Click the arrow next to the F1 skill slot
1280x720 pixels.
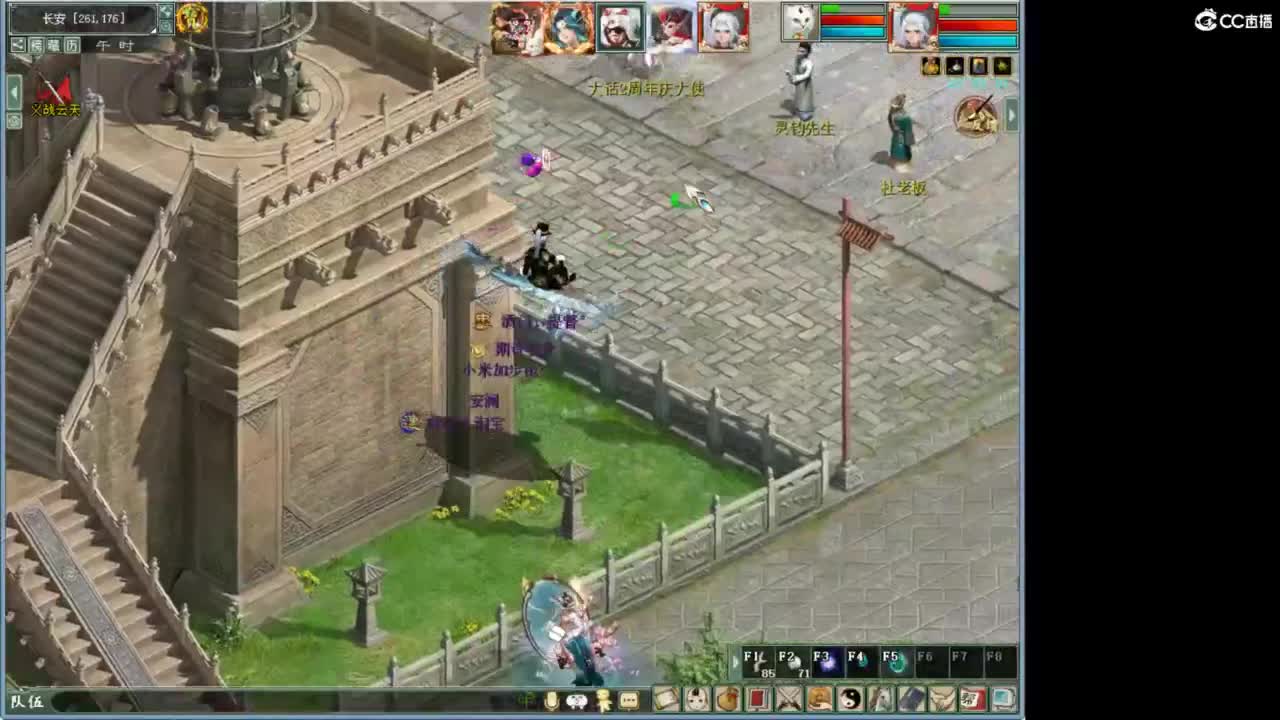pos(736,661)
